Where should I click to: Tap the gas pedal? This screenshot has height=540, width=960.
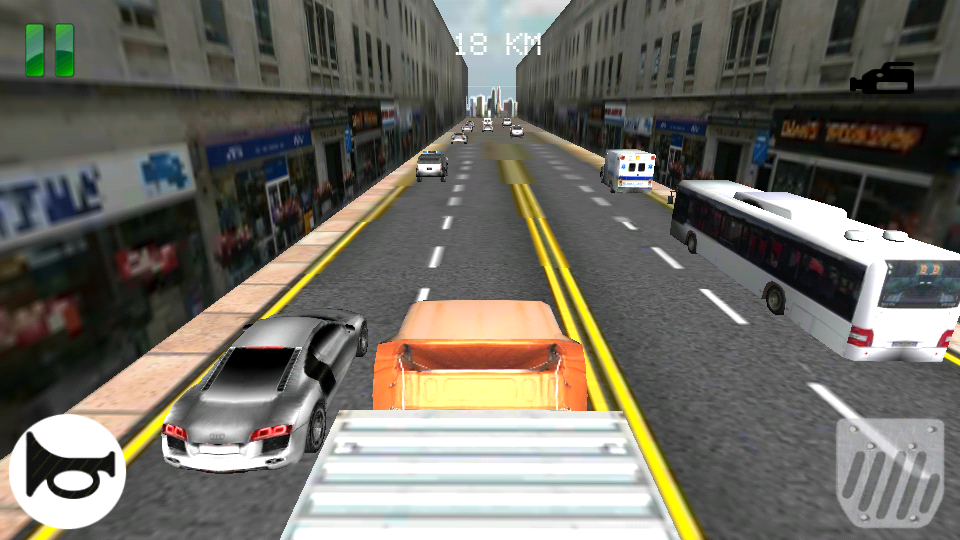click(x=889, y=472)
